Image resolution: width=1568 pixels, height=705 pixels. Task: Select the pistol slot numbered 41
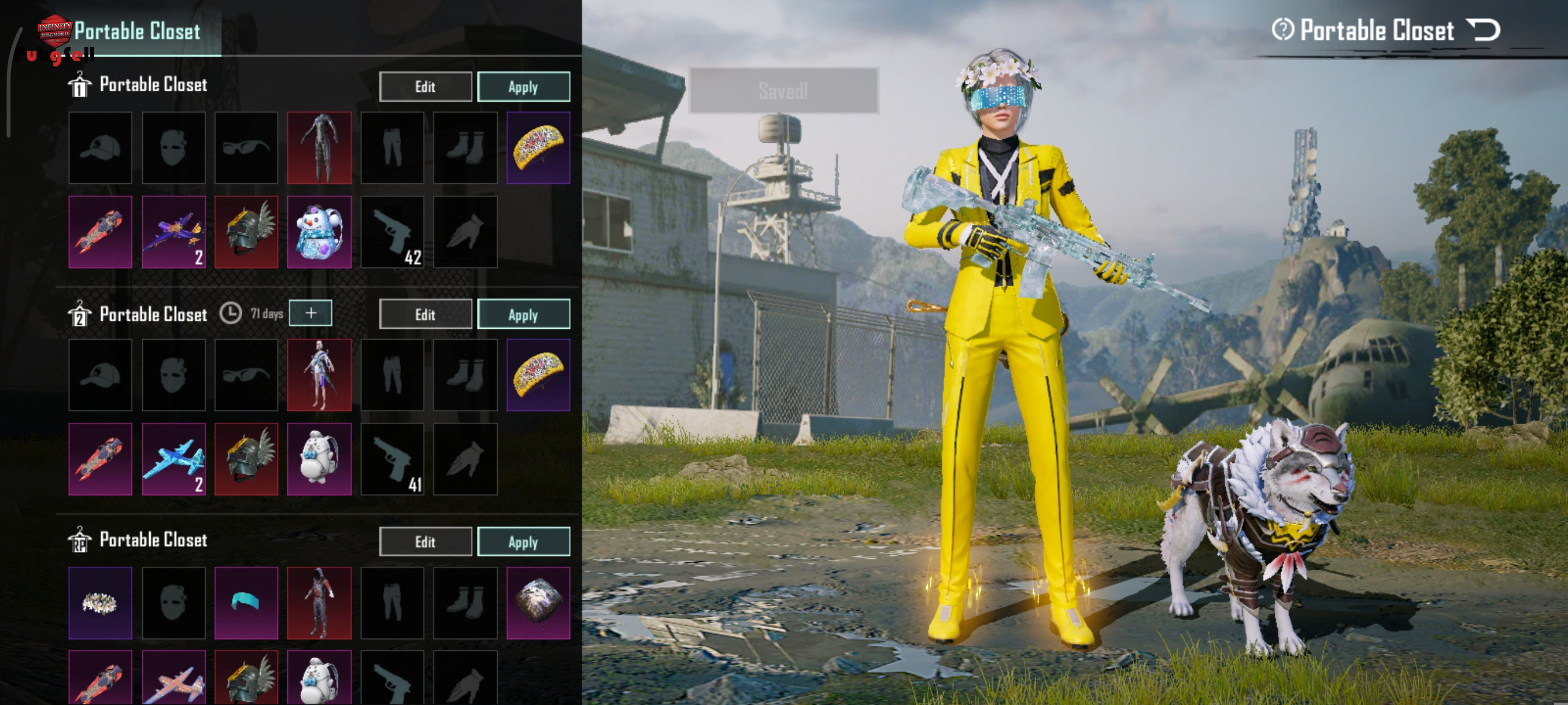point(392,460)
